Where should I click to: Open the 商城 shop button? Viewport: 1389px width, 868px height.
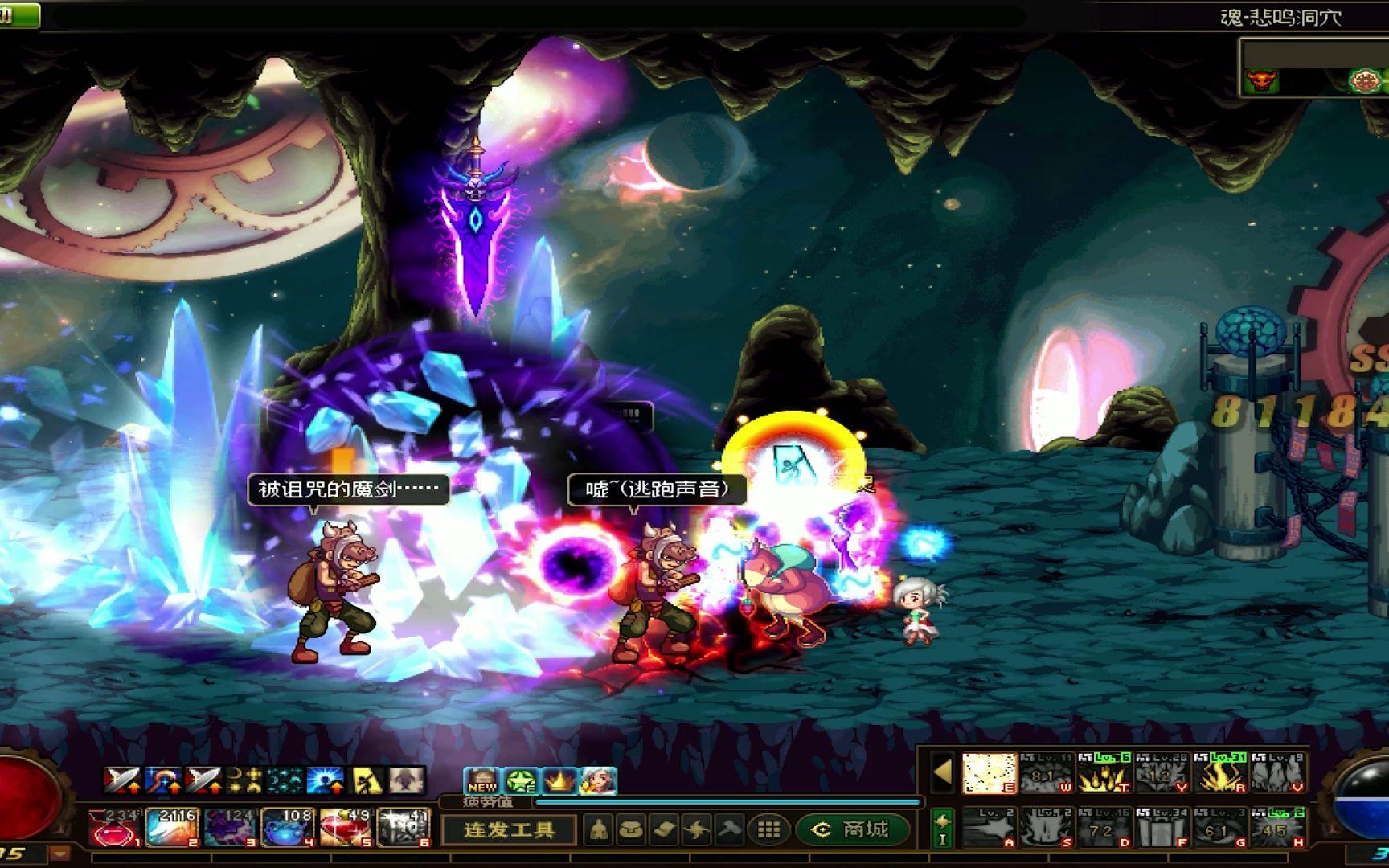pos(853,829)
